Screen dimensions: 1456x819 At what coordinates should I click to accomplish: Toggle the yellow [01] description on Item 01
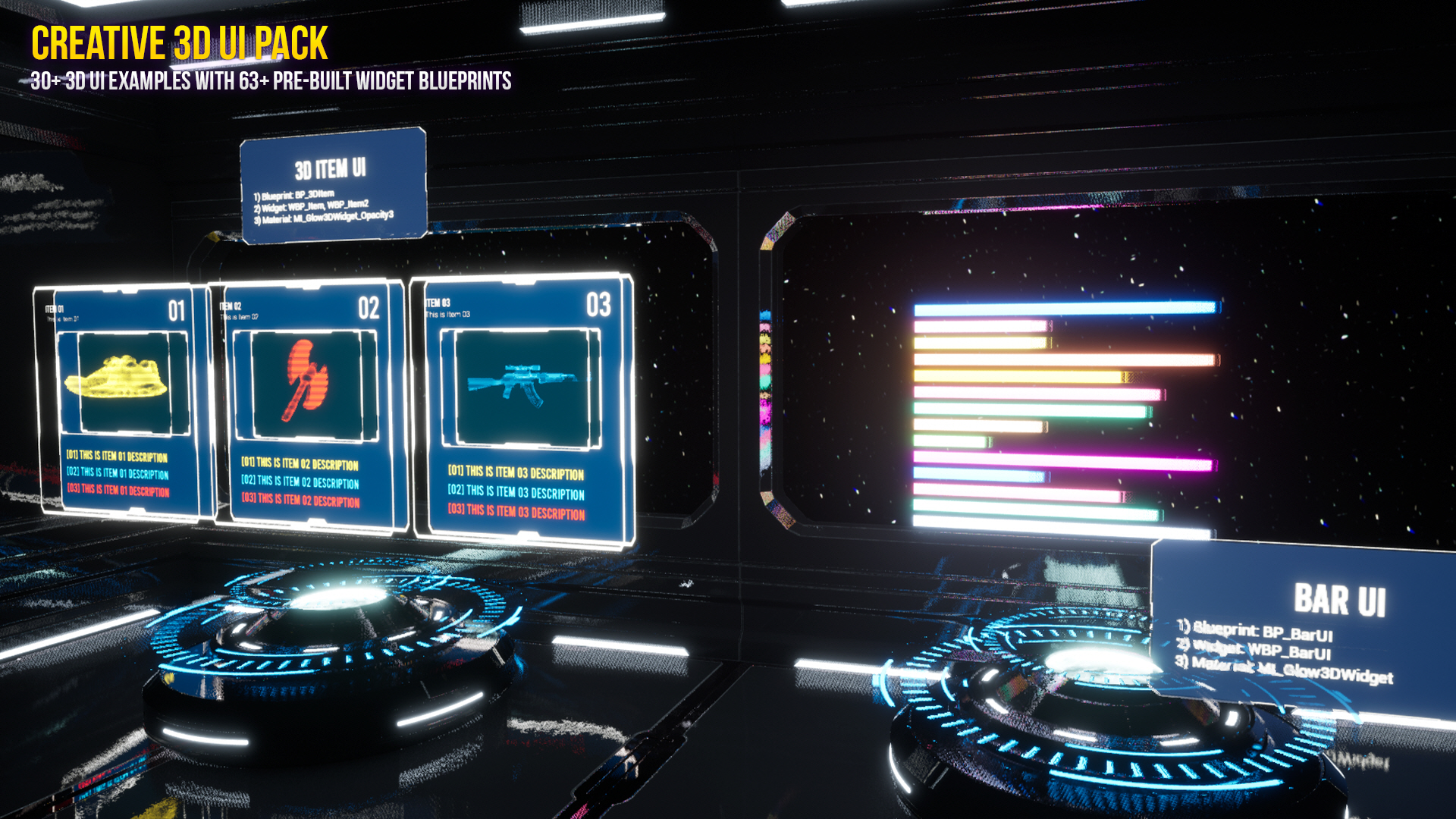pyautogui.click(x=118, y=458)
